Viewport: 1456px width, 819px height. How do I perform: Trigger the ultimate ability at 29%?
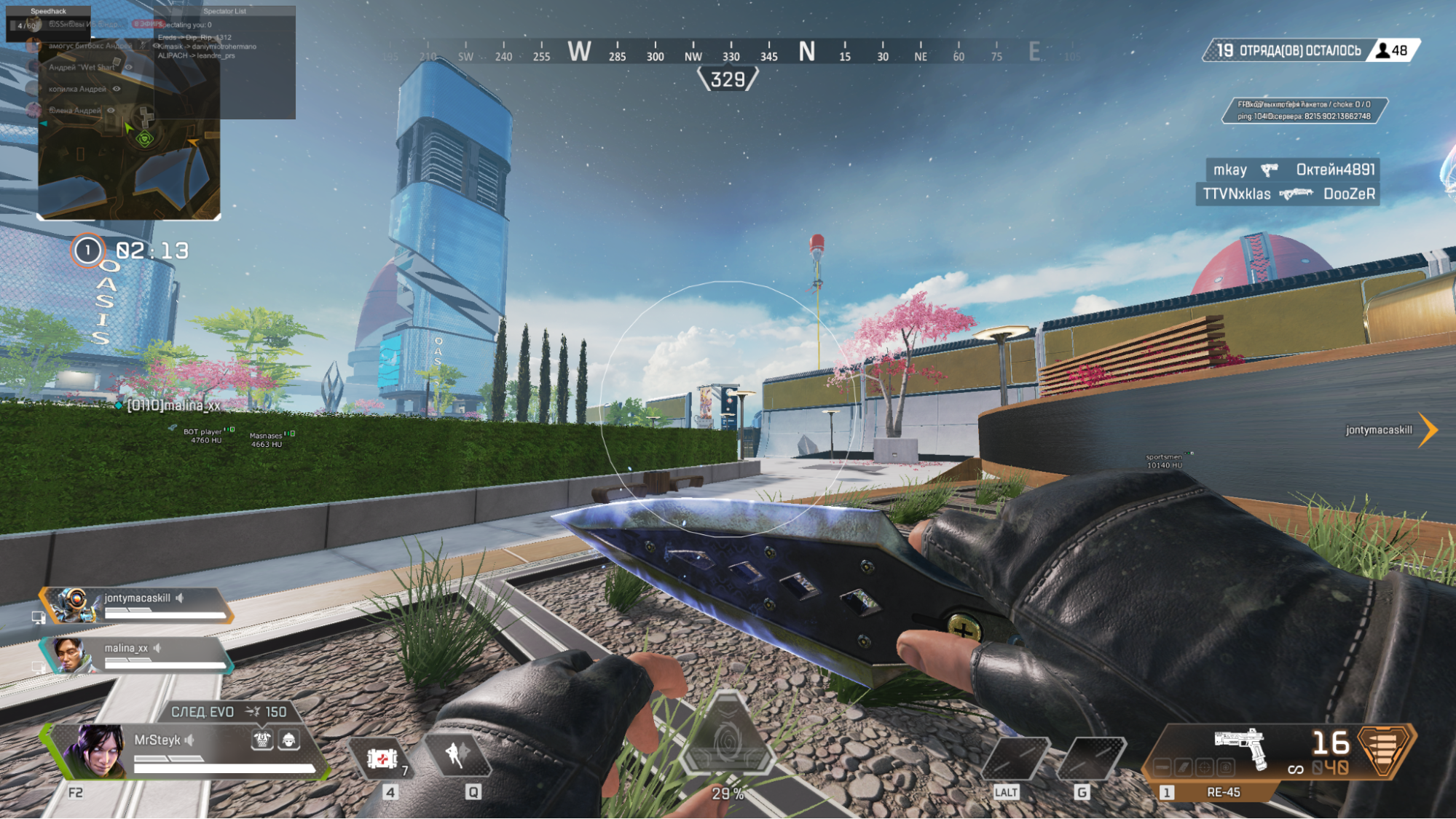(727, 744)
